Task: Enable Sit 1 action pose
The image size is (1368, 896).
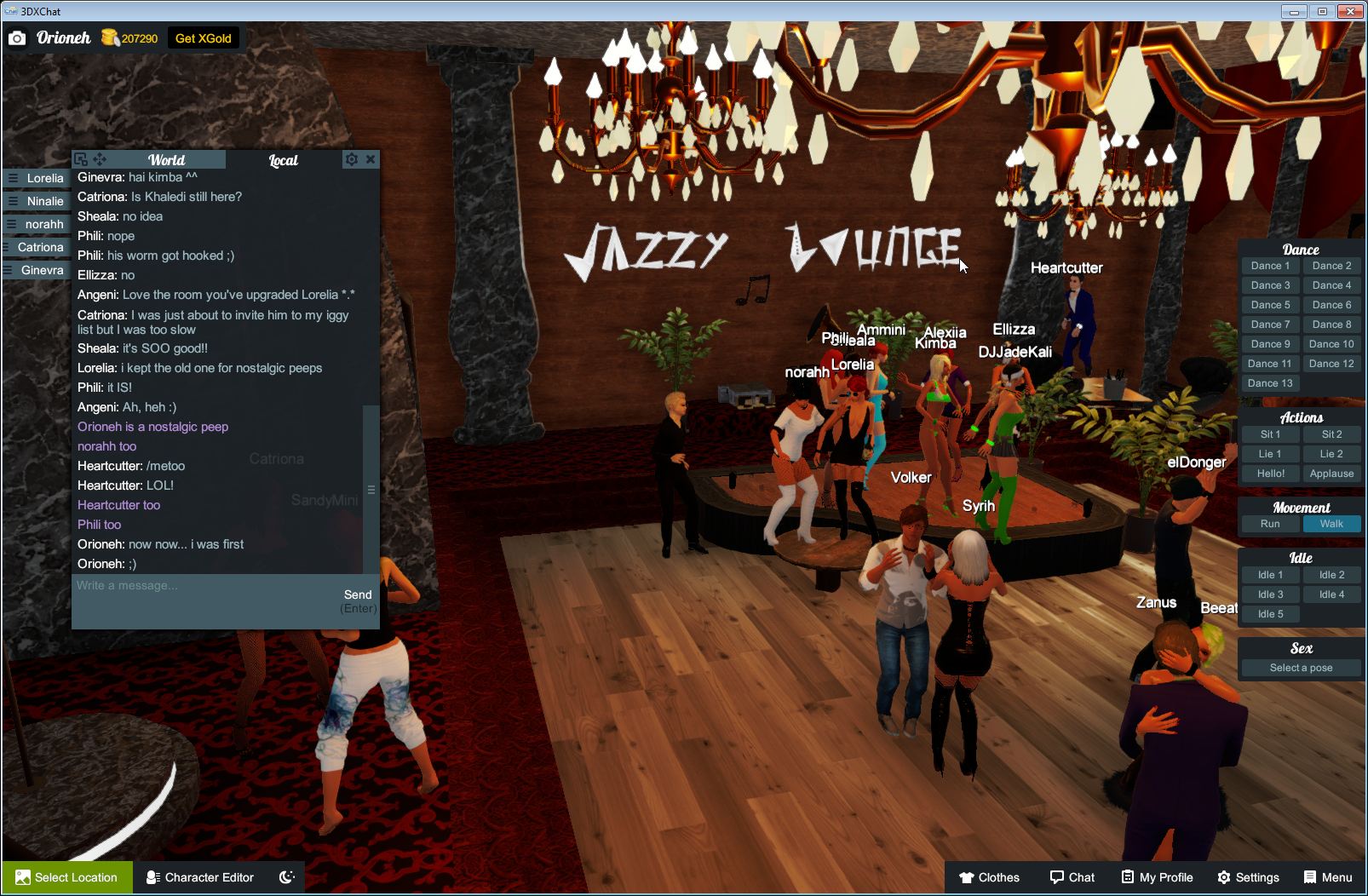Action: pyautogui.click(x=1270, y=434)
